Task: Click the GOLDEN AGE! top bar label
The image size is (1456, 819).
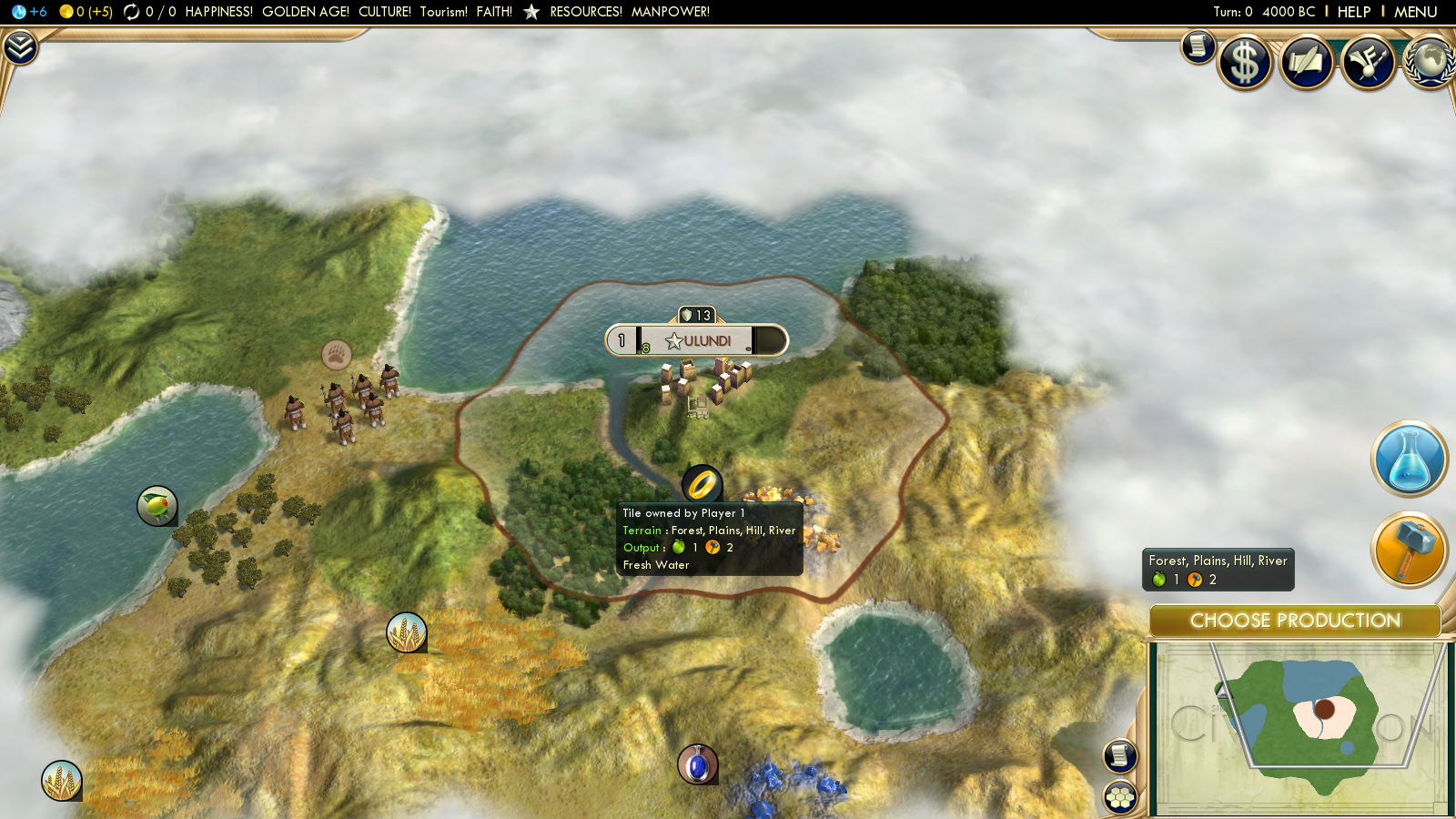Action: tap(306, 12)
